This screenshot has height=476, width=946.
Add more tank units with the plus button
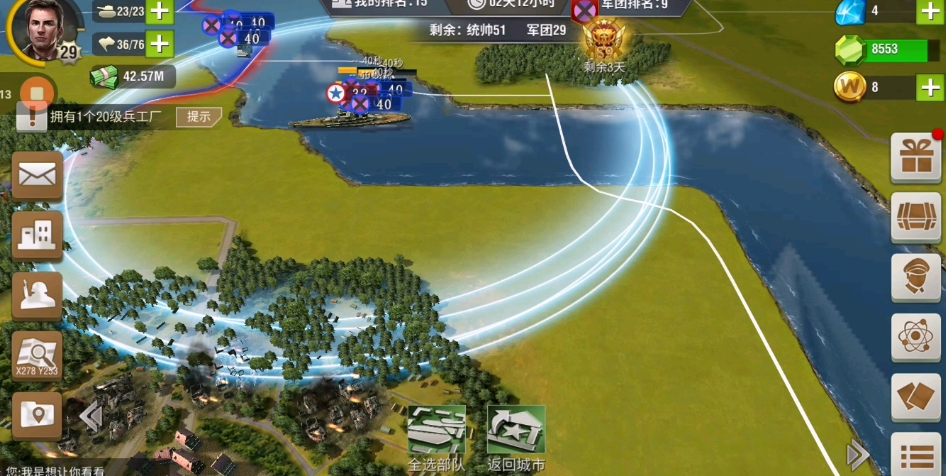pos(160,12)
